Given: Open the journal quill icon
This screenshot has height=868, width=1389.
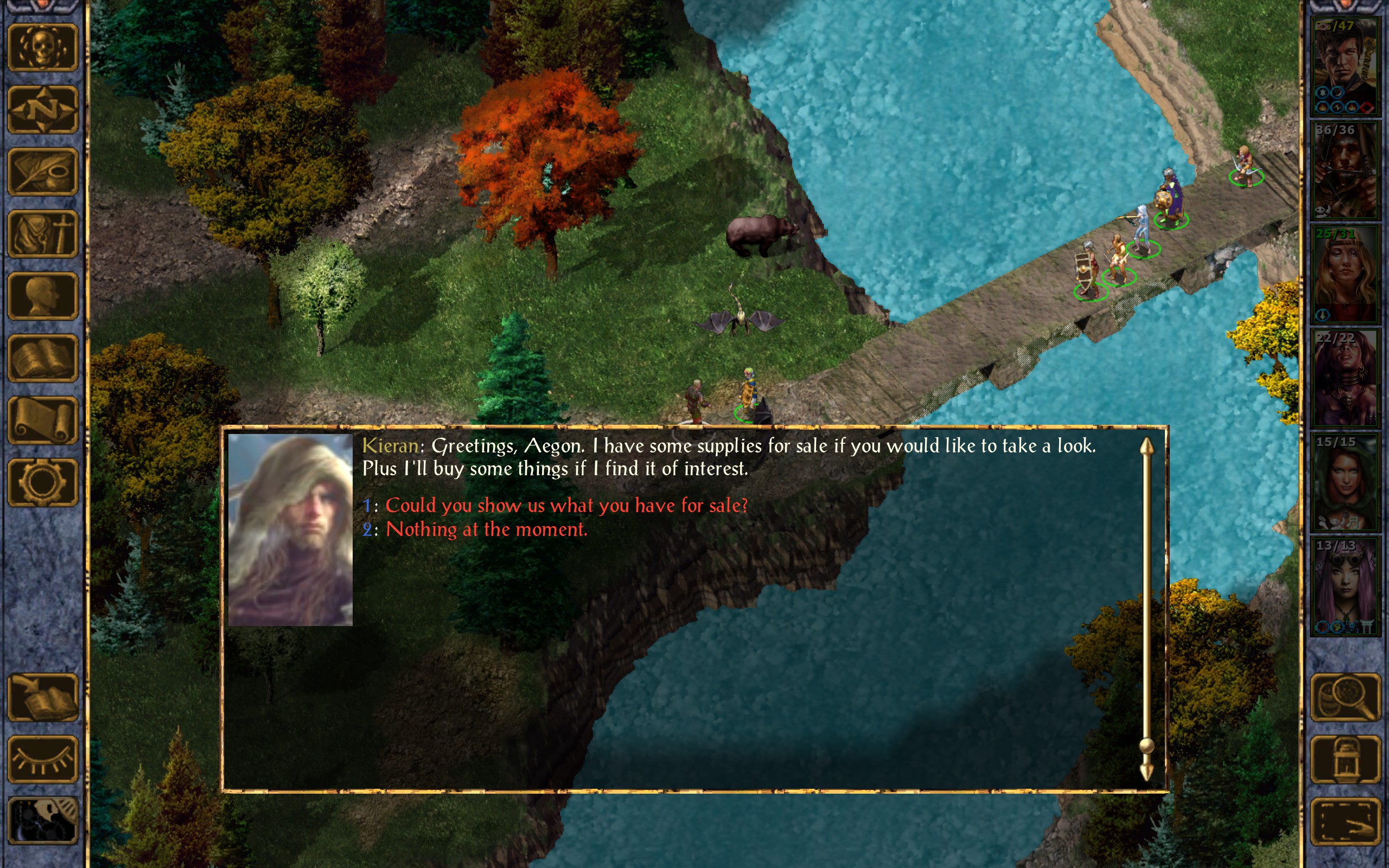Looking at the screenshot, I should 43,171.
